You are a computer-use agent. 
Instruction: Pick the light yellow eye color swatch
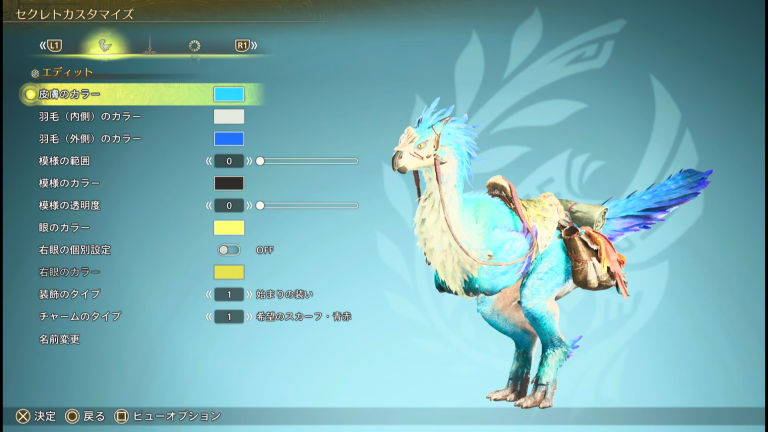[x=228, y=228]
